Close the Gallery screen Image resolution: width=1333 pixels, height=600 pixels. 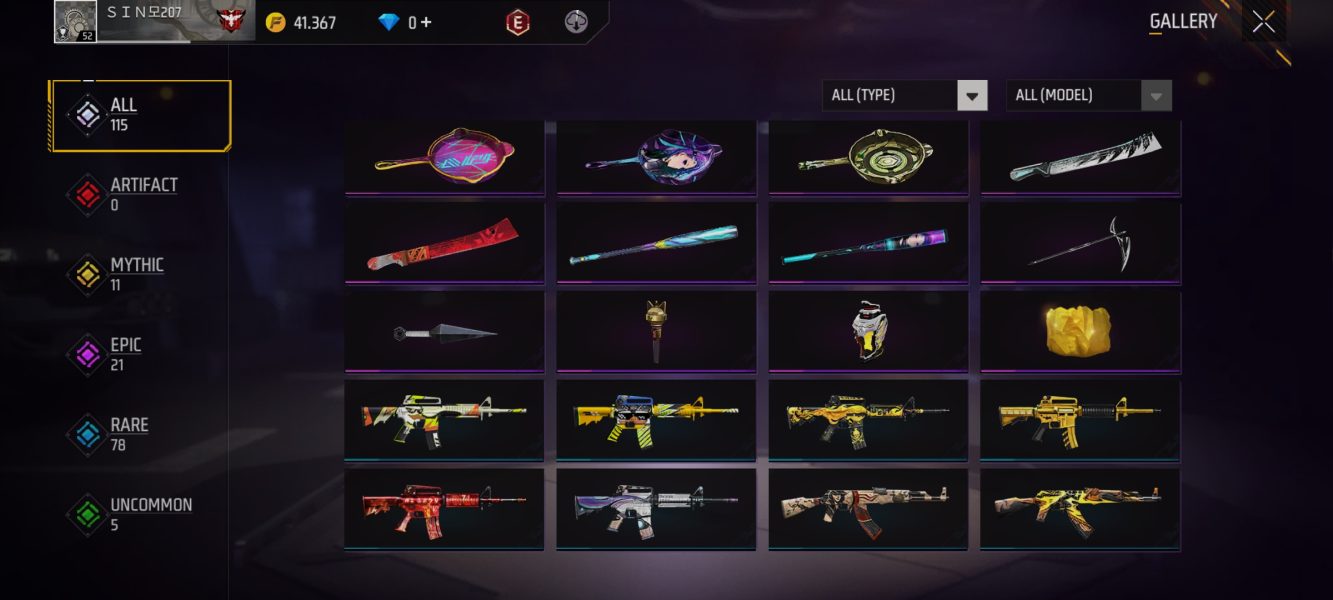1264,22
